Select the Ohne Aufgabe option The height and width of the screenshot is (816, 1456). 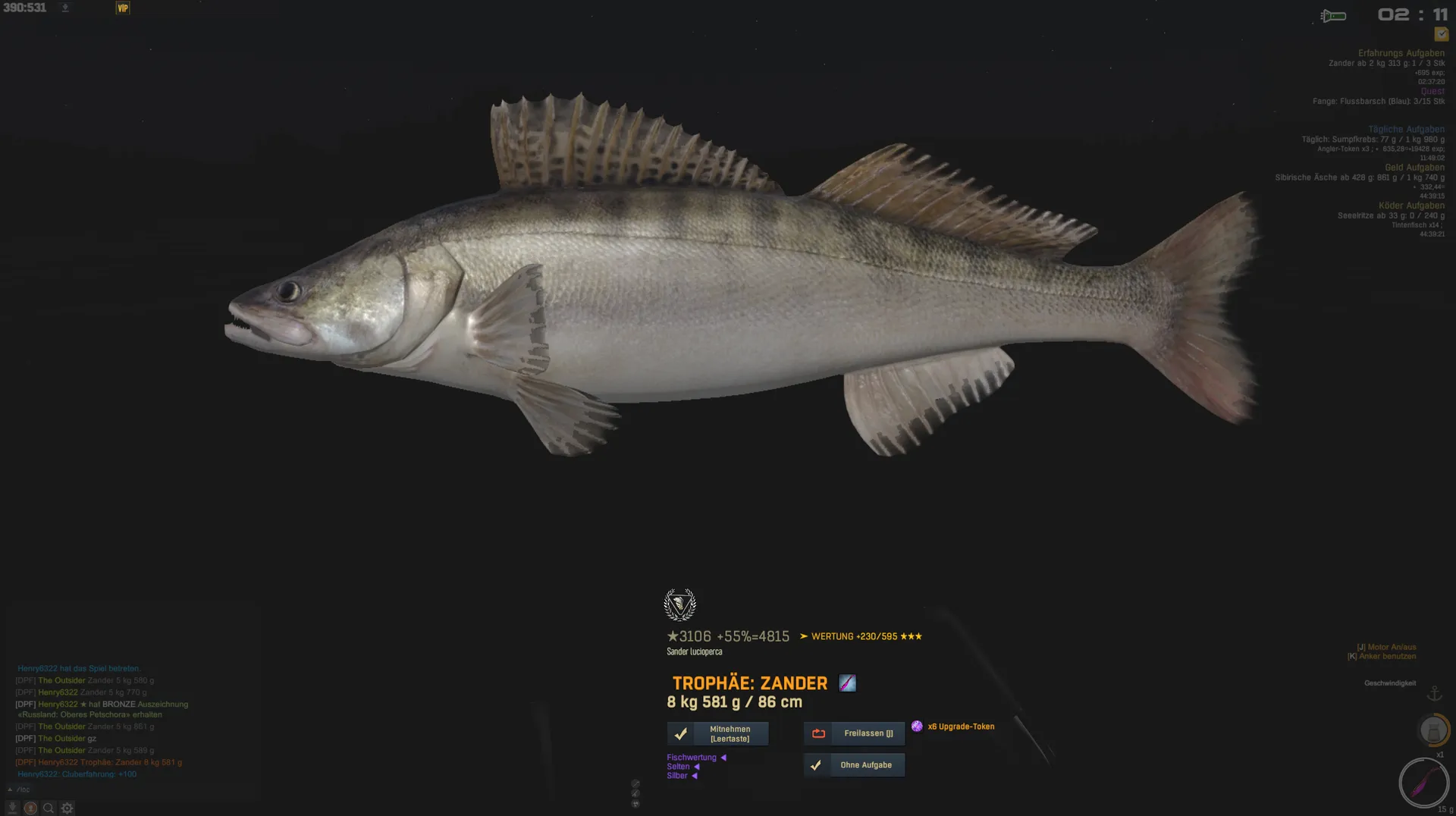click(854, 765)
